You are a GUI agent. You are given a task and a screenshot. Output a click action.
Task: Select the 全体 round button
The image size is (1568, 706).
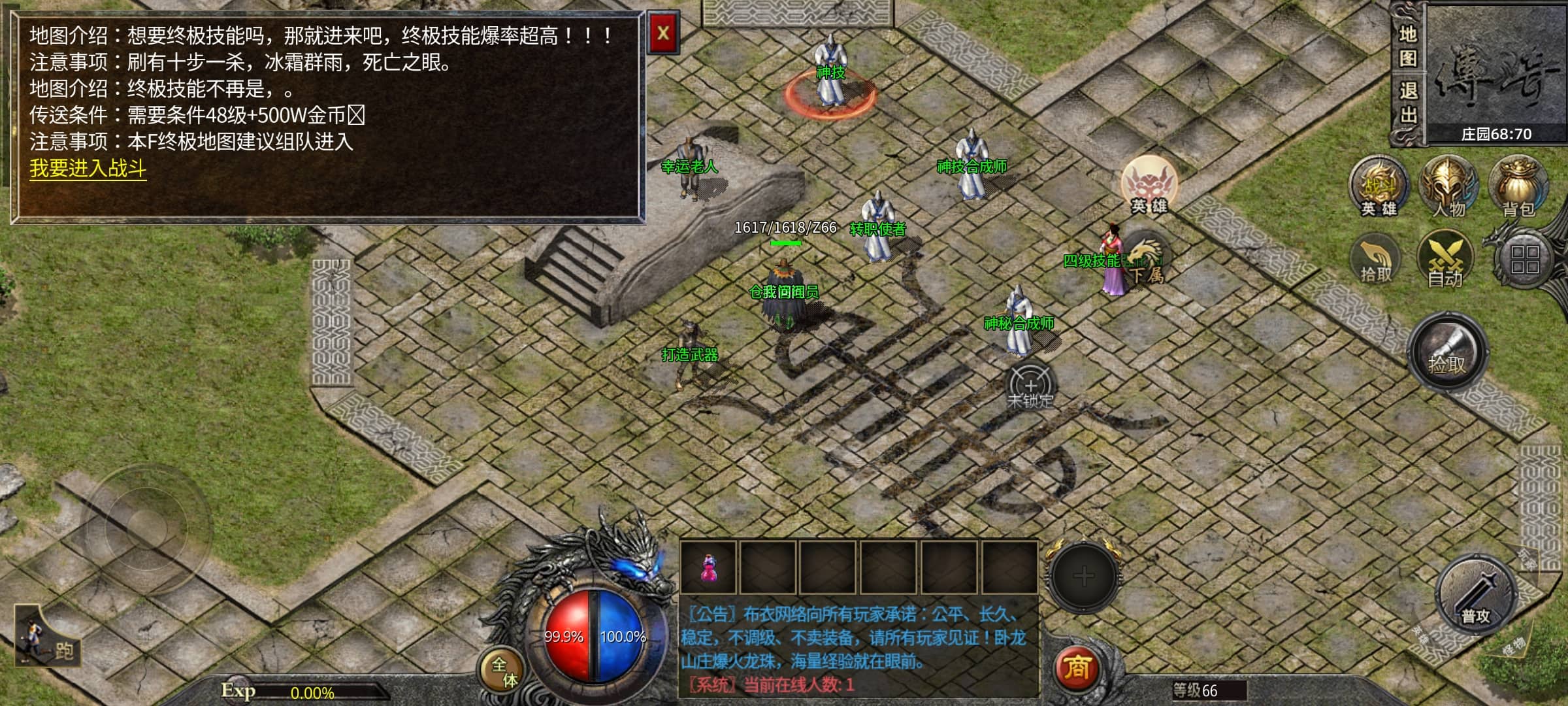(x=504, y=671)
